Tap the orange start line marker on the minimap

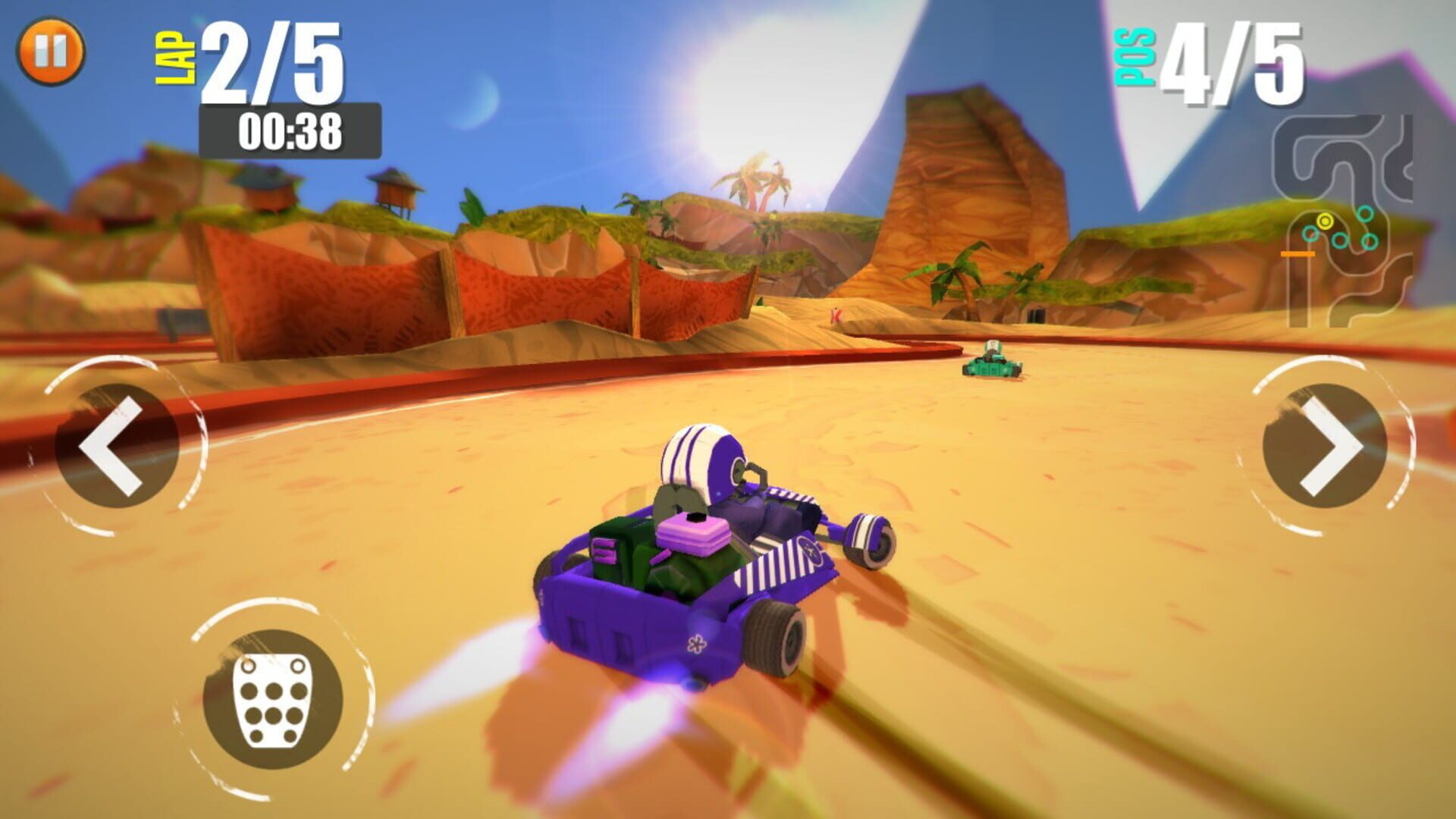(1298, 253)
